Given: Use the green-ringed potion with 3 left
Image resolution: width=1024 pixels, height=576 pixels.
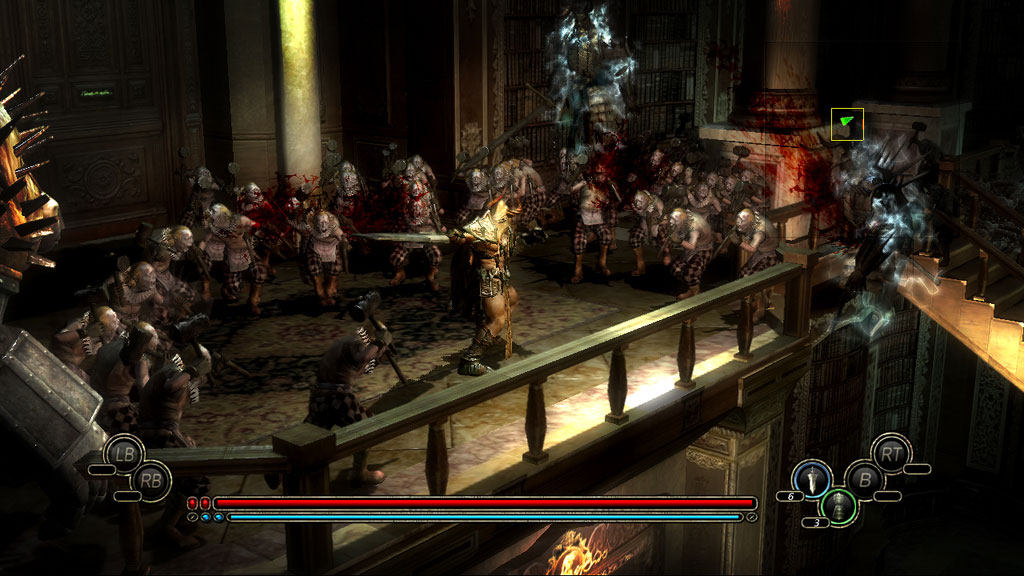Looking at the screenshot, I should (840, 505).
